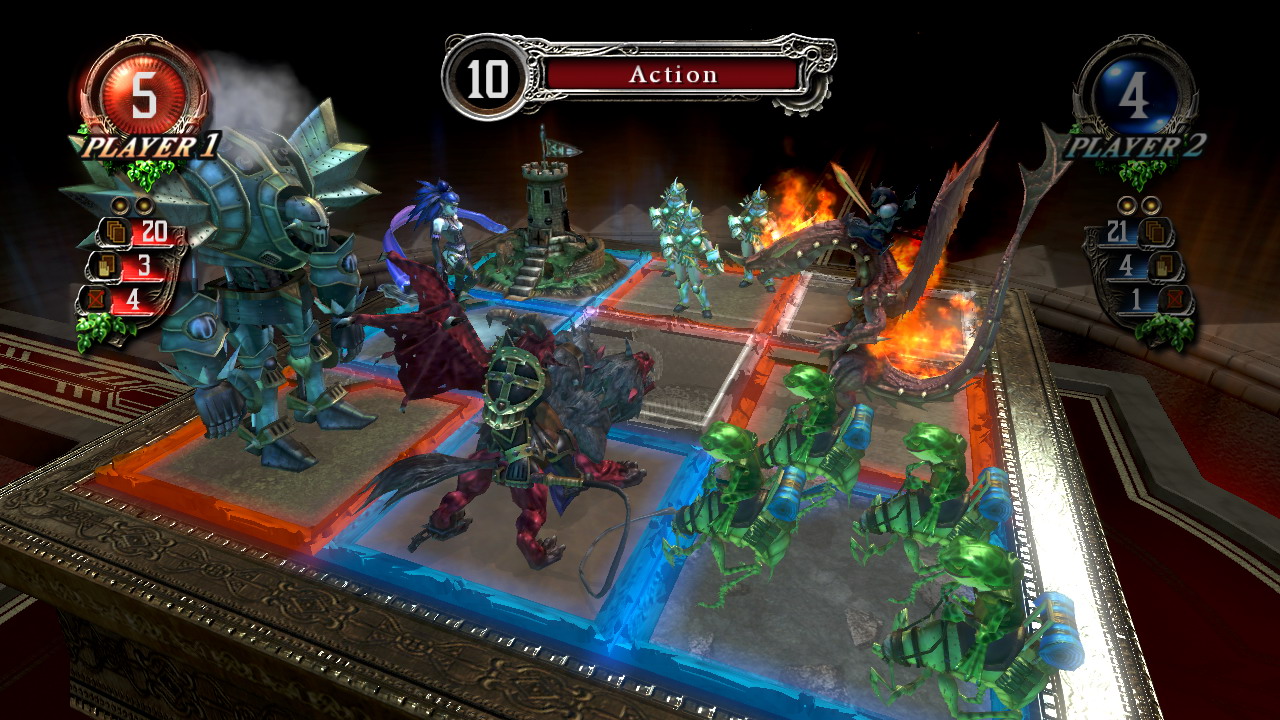This screenshot has width=1280, height=720.
Task: Open the Action phase banner
Action: [x=672, y=75]
